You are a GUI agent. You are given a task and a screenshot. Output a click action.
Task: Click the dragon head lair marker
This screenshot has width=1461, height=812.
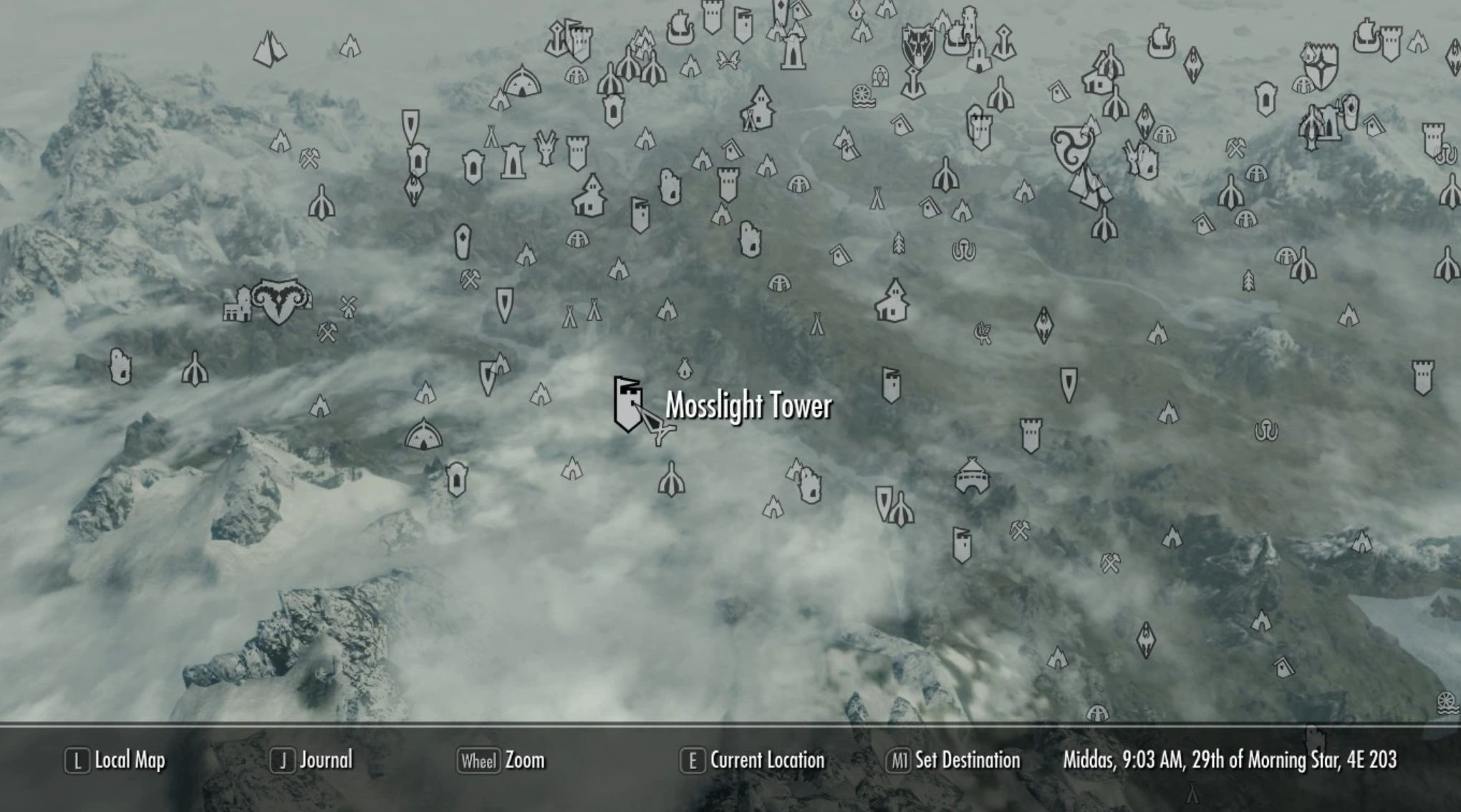point(546,148)
